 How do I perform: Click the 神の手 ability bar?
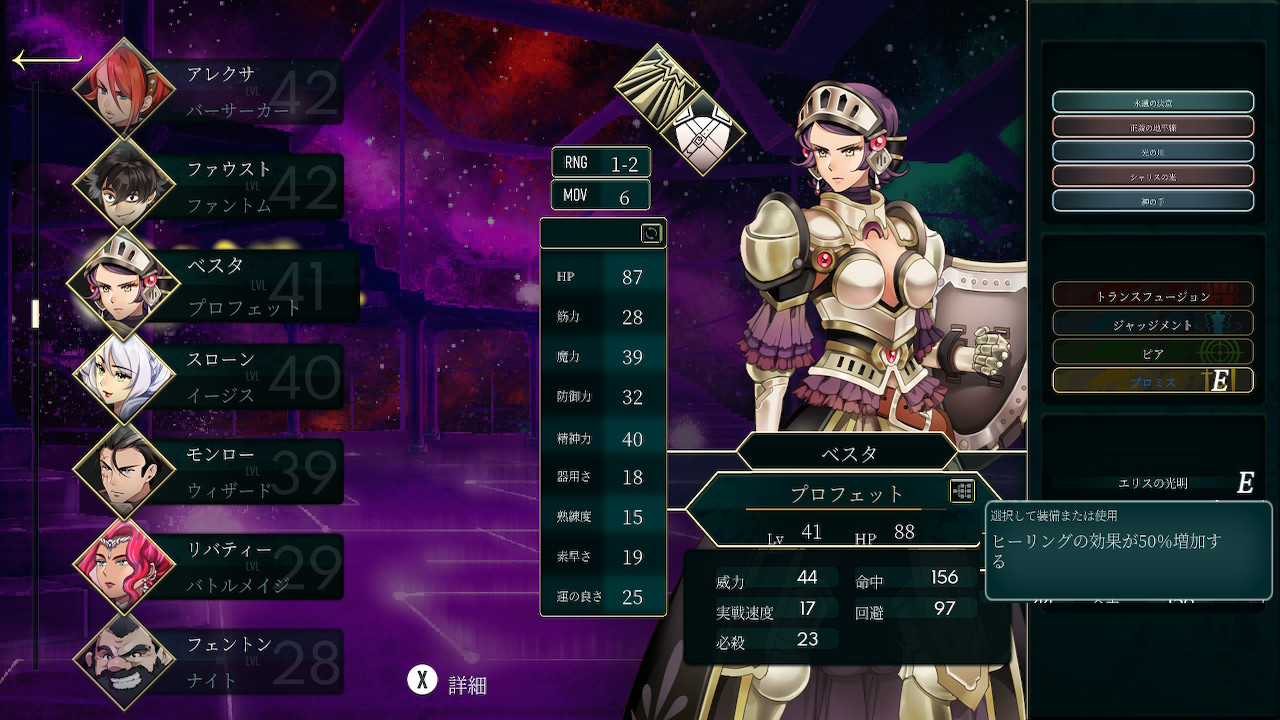pyautogui.click(x=1152, y=201)
